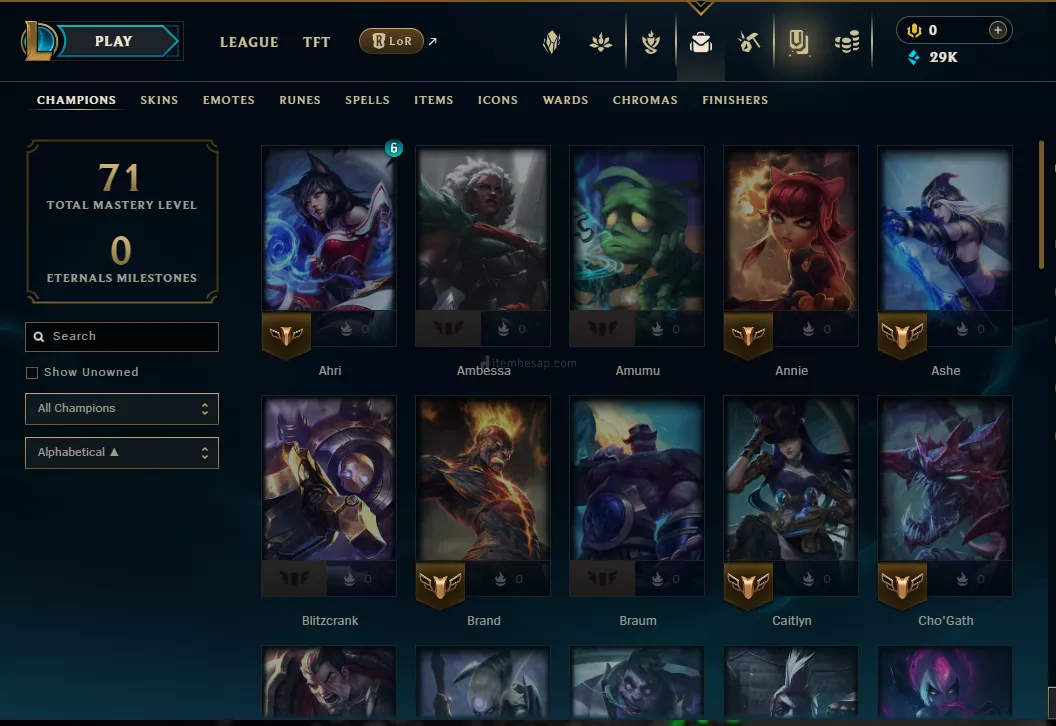Viewport: 1056px width, 726px height.
Task: Show the FINISHERS tab
Action: [735, 100]
